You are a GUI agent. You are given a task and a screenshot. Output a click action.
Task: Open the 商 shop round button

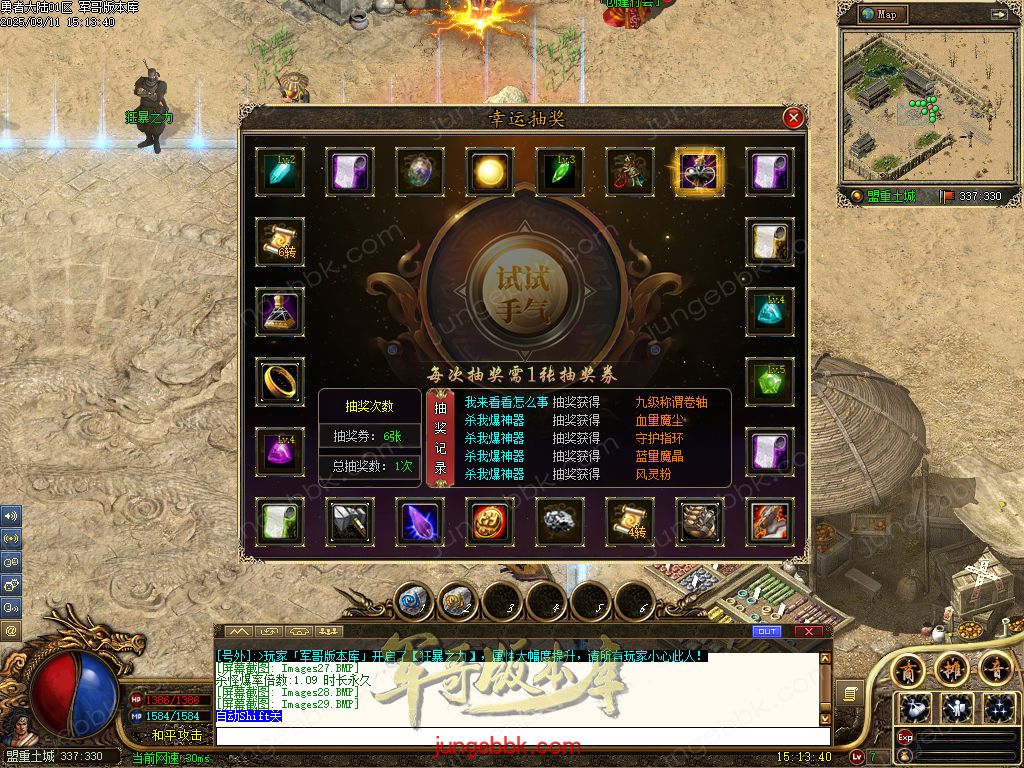908,668
